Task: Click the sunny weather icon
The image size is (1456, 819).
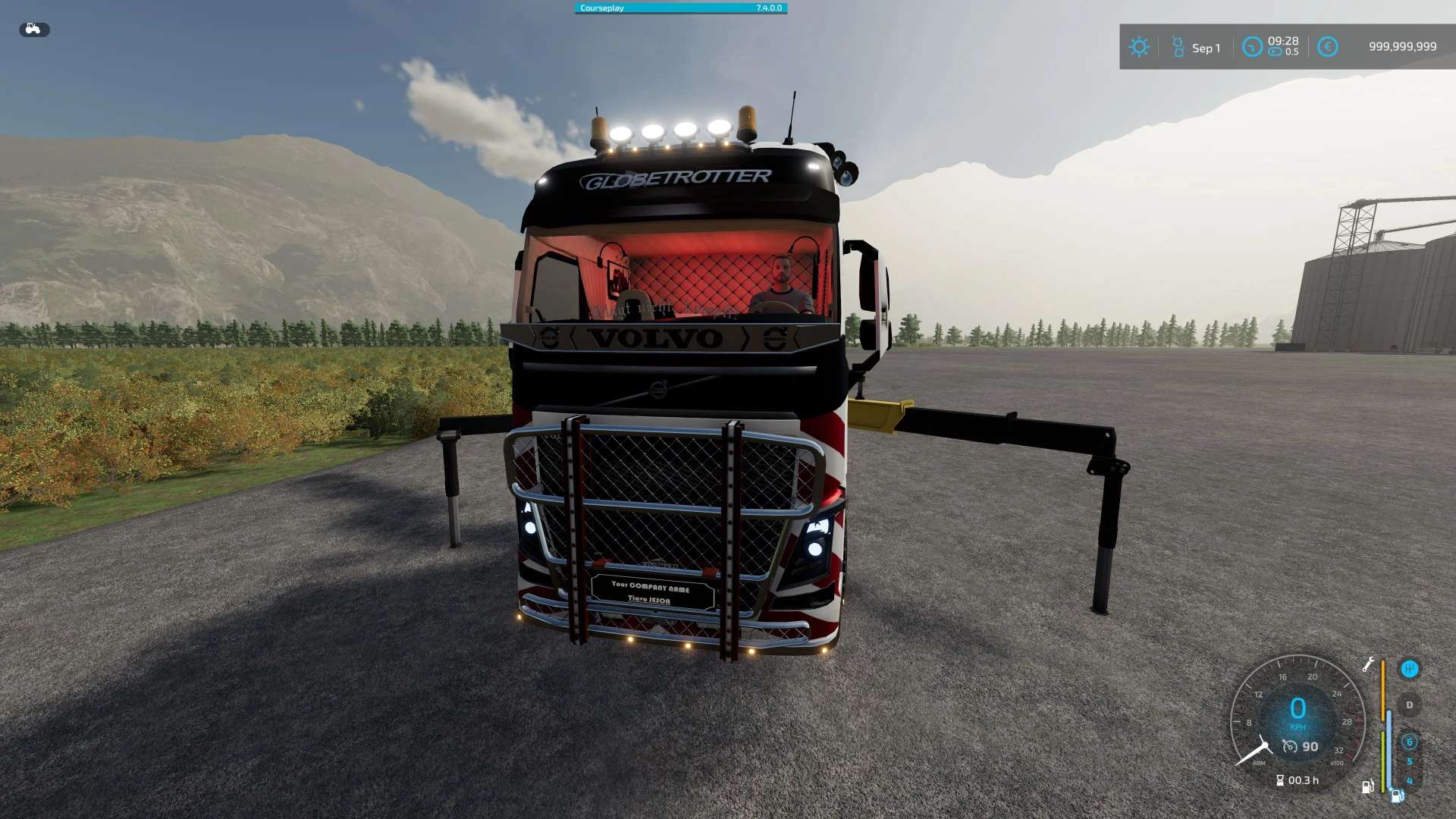Action: [x=1138, y=47]
